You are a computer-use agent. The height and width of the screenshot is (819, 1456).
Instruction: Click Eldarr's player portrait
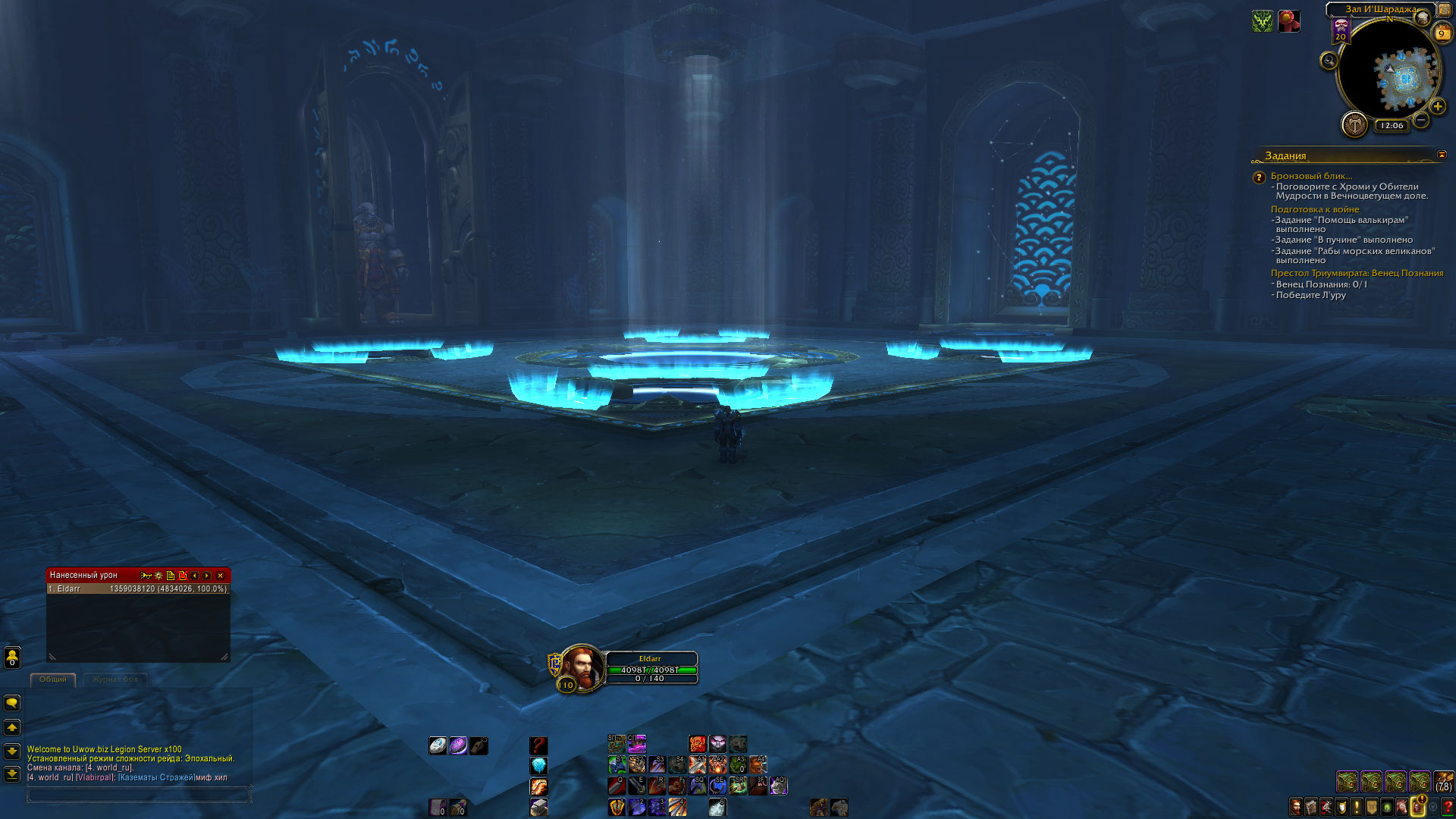(x=582, y=667)
